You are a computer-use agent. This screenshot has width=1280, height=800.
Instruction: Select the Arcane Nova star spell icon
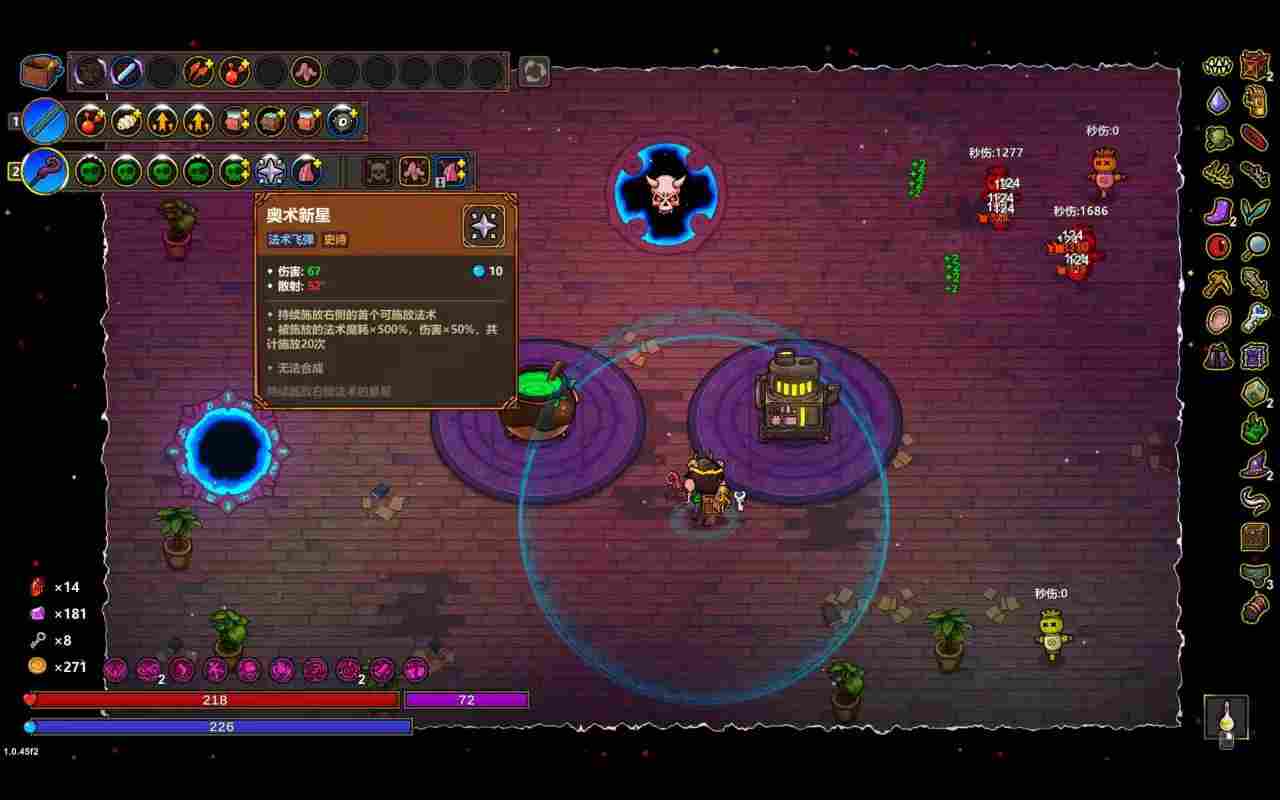click(x=270, y=170)
